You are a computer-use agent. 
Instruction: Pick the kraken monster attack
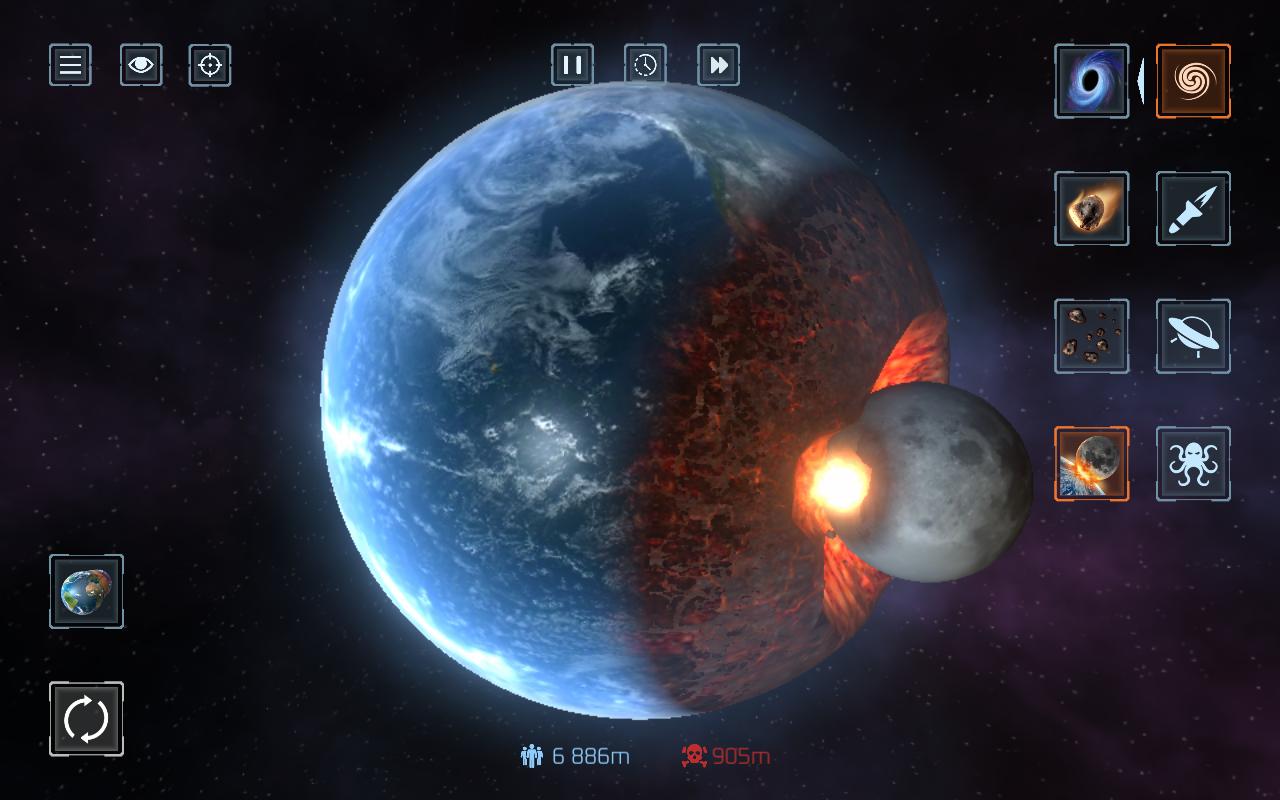(x=1192, y=463)
